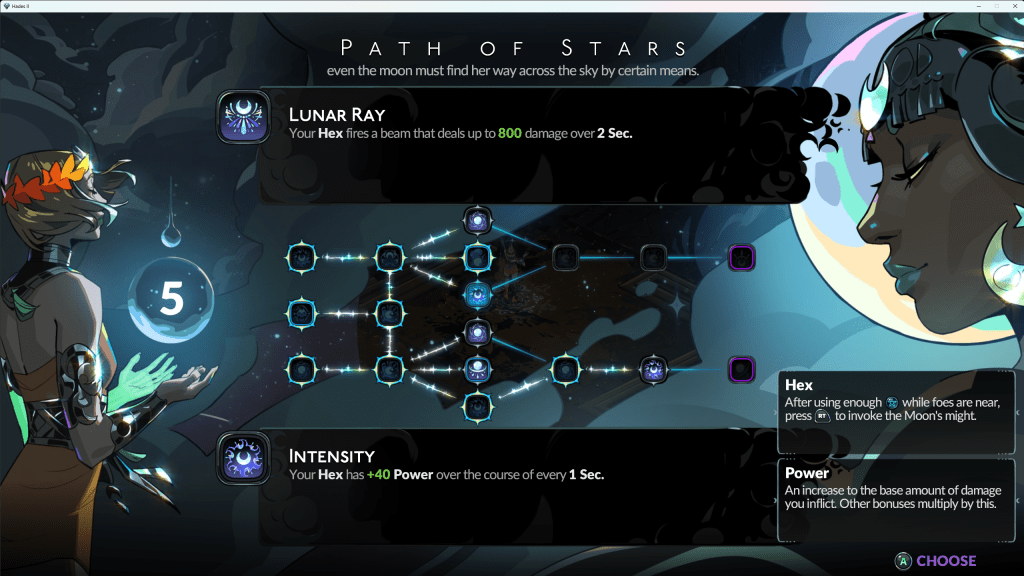1024x576 pixels.
Task: Choose the bright teal glowing star node
Action: coord(478,294)
